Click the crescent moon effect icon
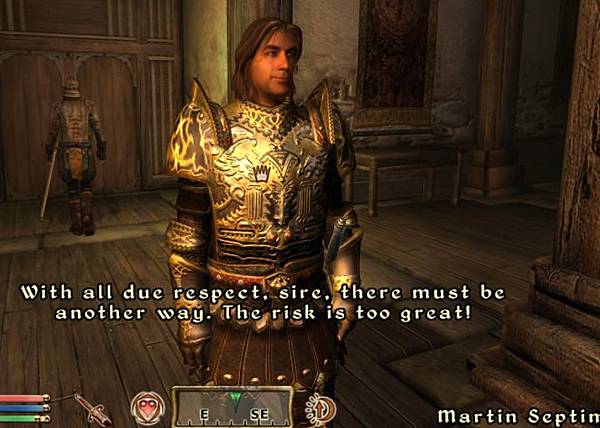The image size is (600, 428). click(x=320, y=407)
